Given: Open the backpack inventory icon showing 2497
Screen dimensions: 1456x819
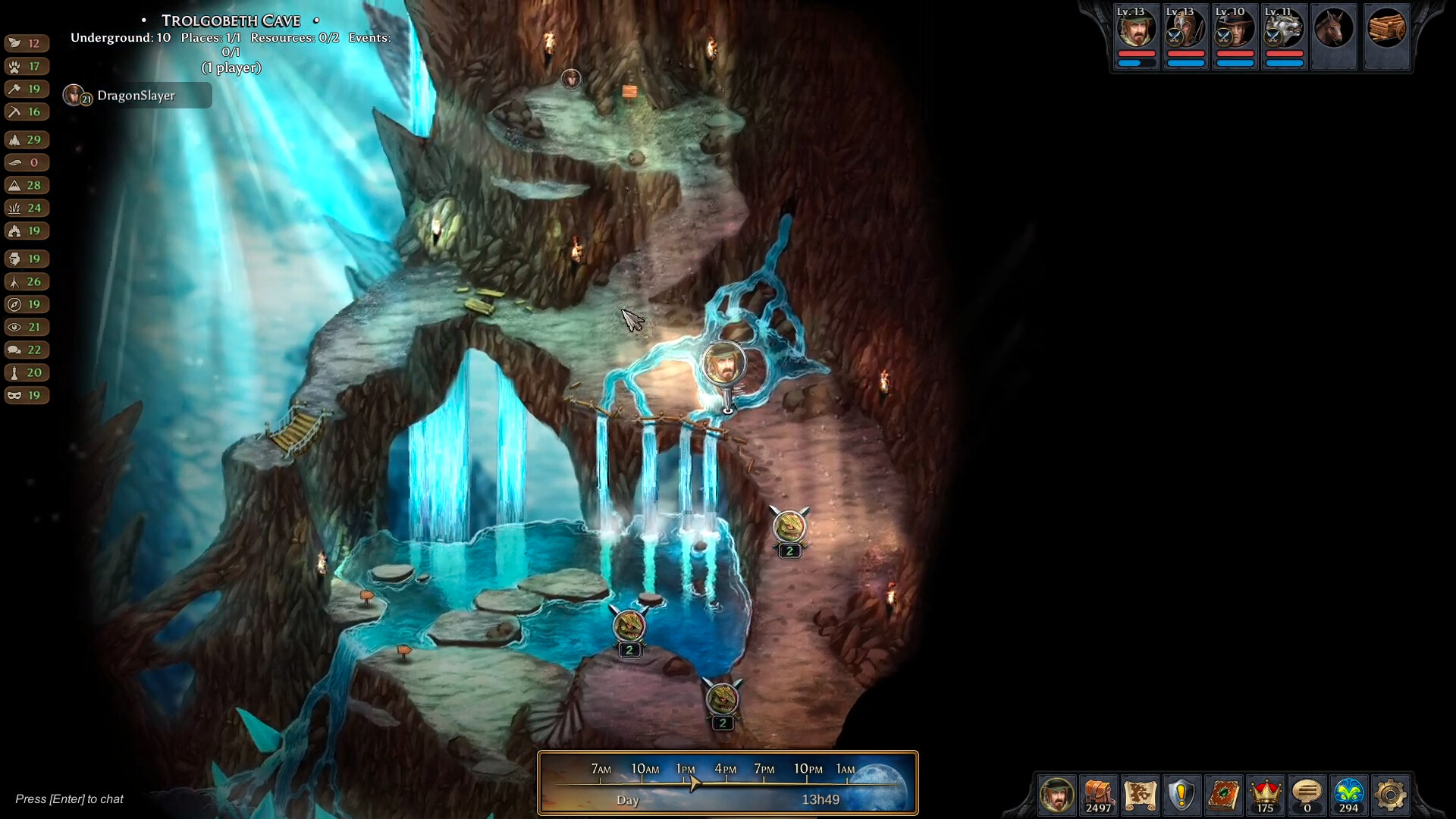Looking at the screenshot, I should click(1099, 795).
